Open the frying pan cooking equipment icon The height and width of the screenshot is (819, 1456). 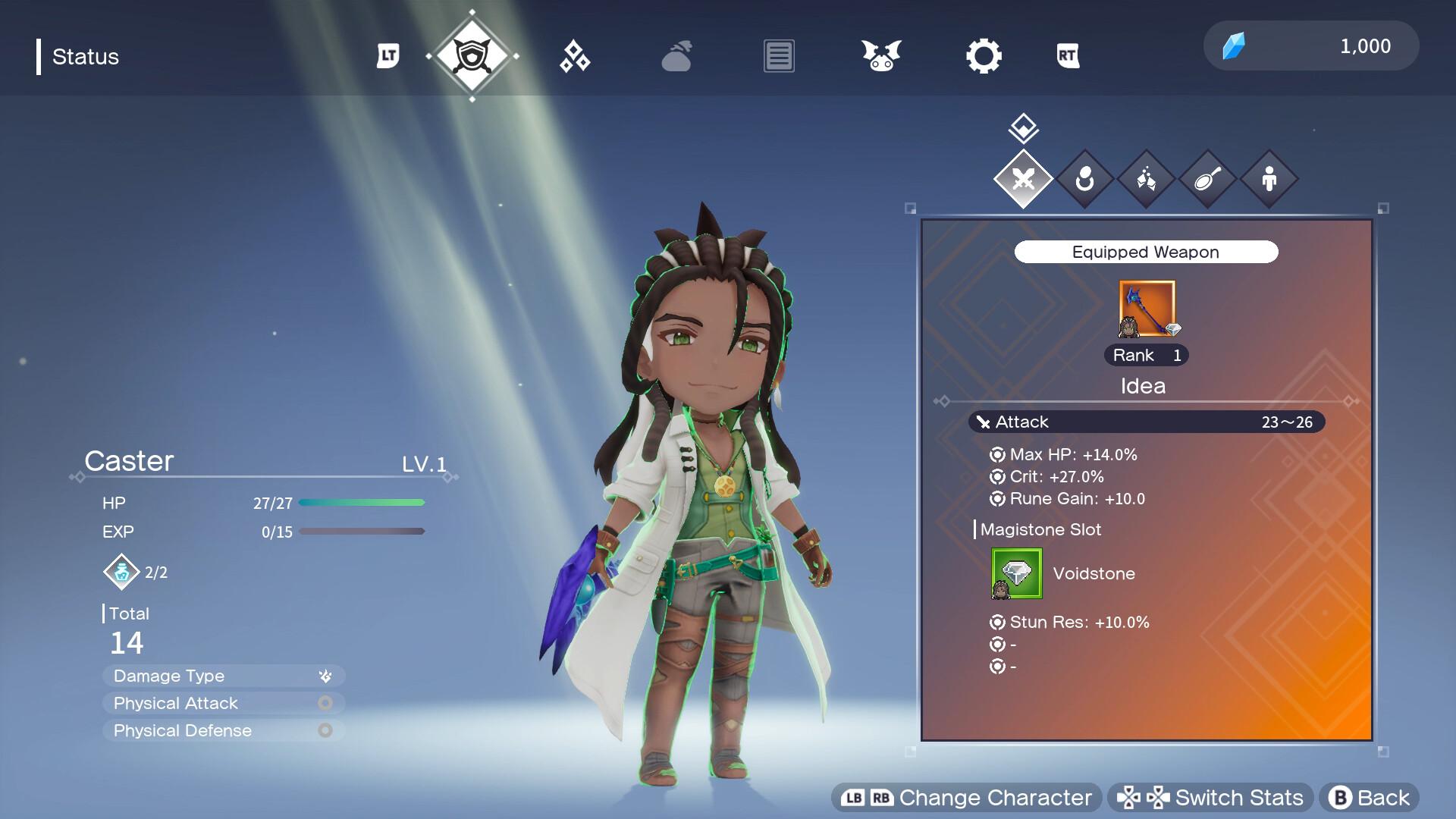click(1207, 180)
